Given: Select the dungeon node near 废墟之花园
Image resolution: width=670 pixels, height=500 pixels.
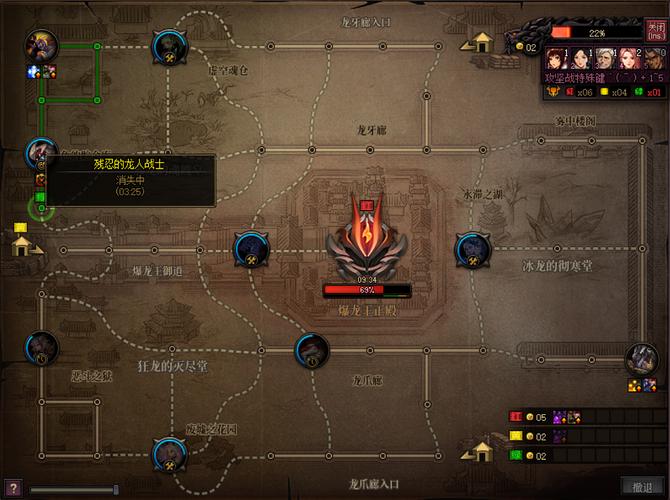Looking at the screenshot, I should click(168, 455).
